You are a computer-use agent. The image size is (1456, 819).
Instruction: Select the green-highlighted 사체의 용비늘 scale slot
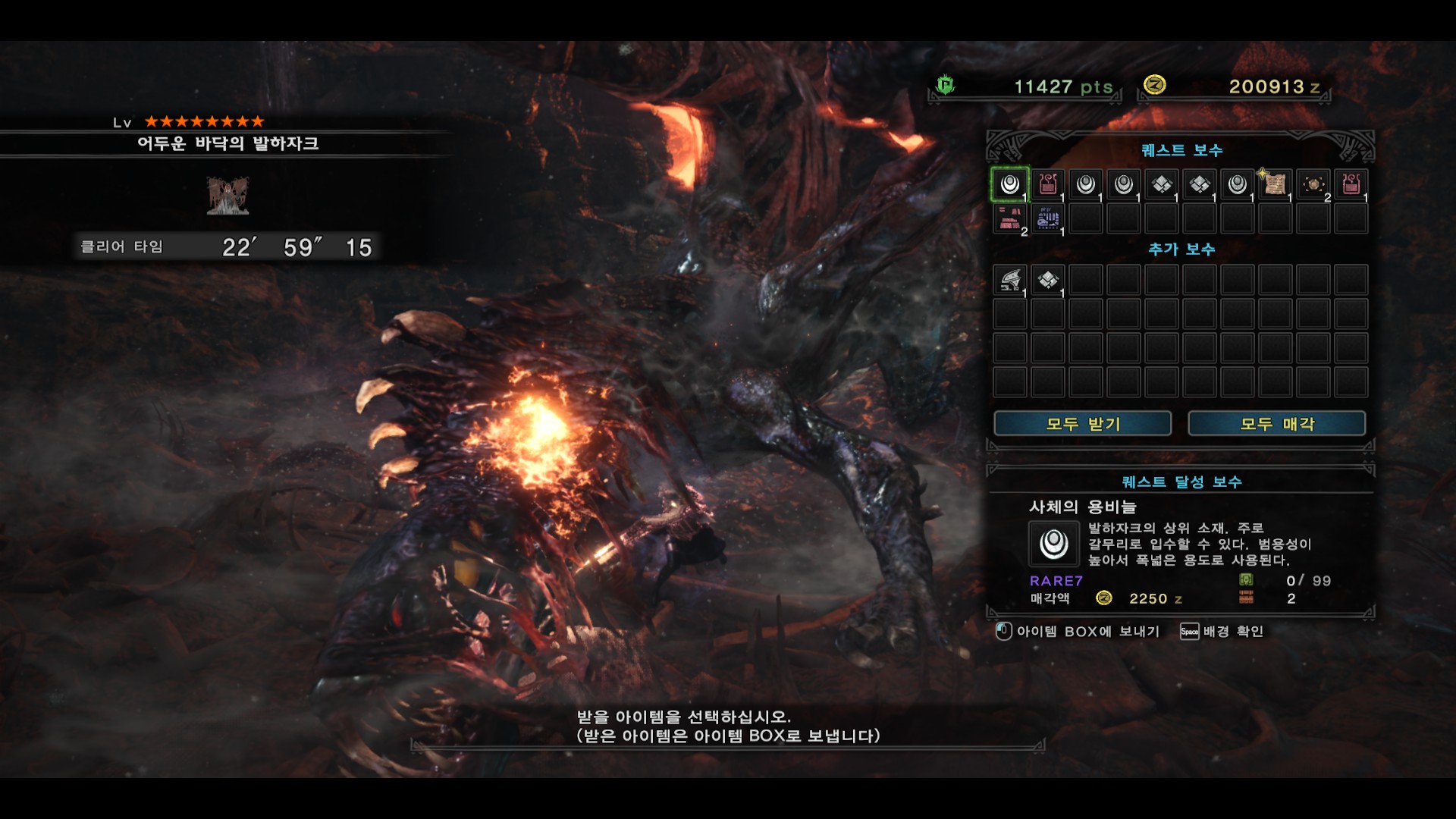[1010, 184]
